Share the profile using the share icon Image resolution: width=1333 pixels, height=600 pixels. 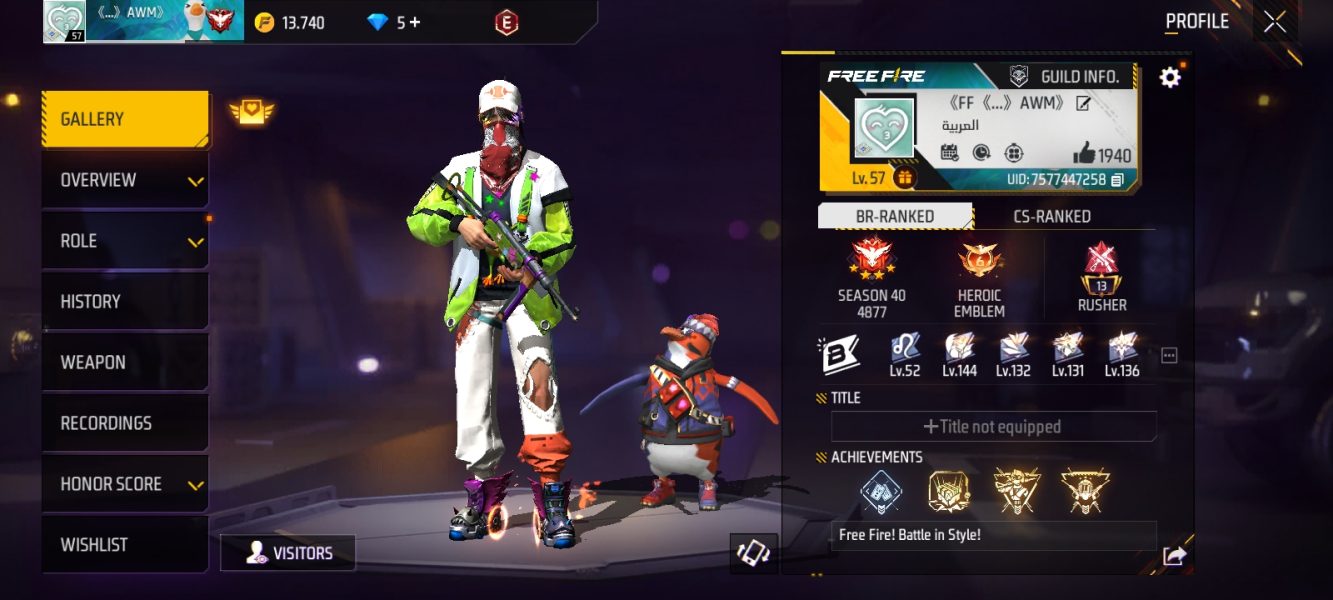tap(1174, 557)
